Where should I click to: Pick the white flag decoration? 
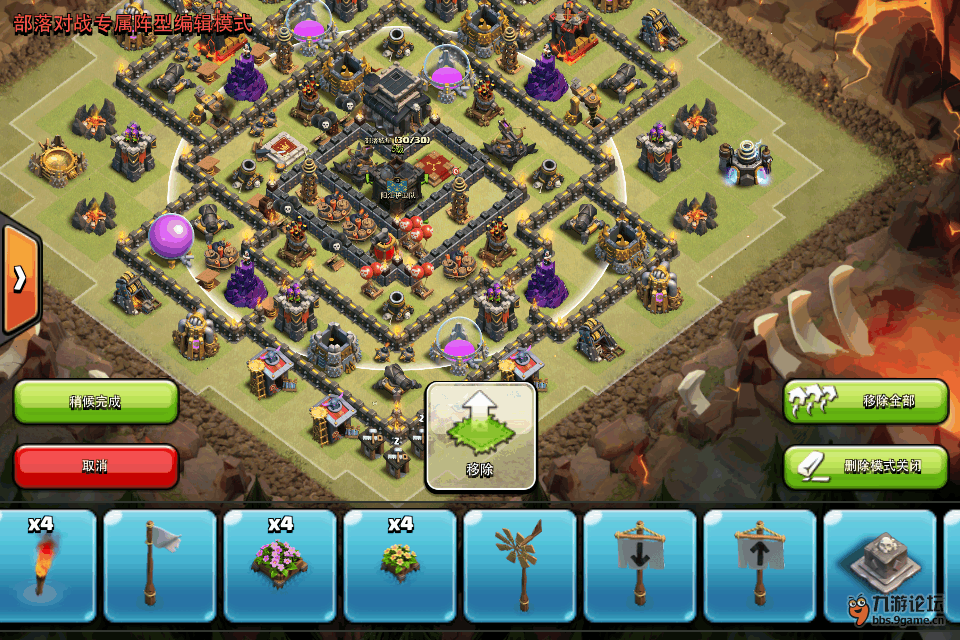[160, 565]
